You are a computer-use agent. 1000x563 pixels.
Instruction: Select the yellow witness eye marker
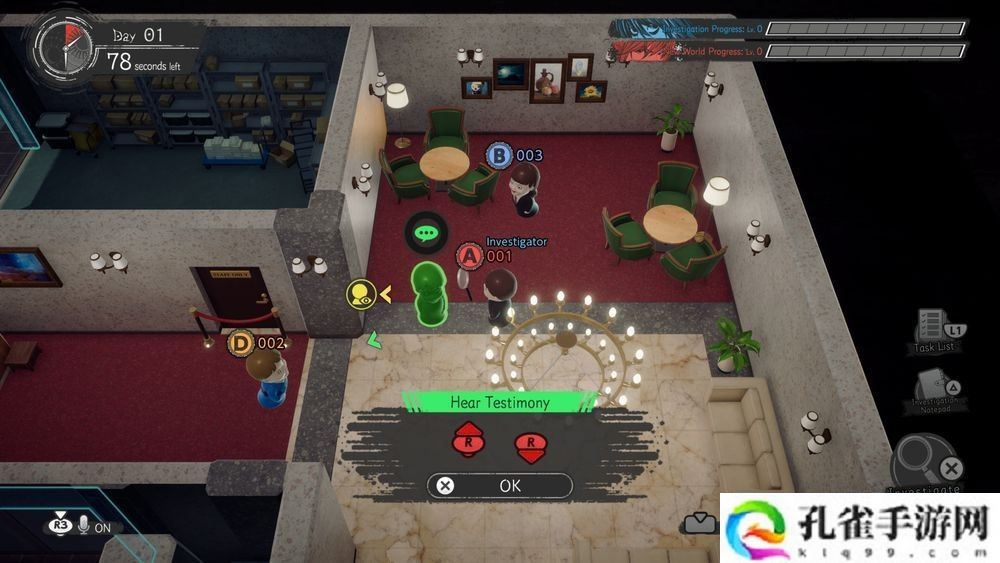coord(361,294)
